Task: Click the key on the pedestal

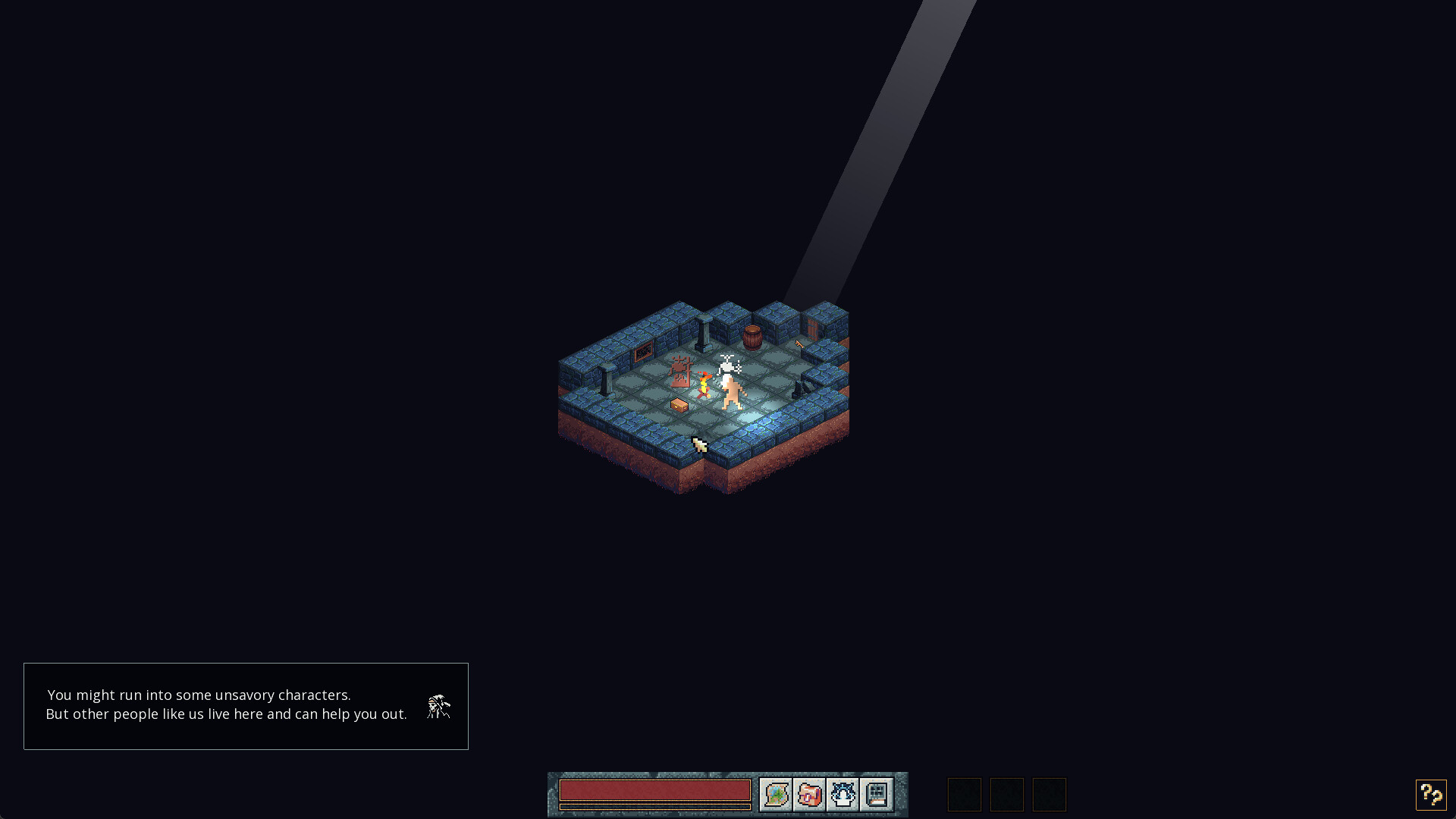Action: point(799,344)
